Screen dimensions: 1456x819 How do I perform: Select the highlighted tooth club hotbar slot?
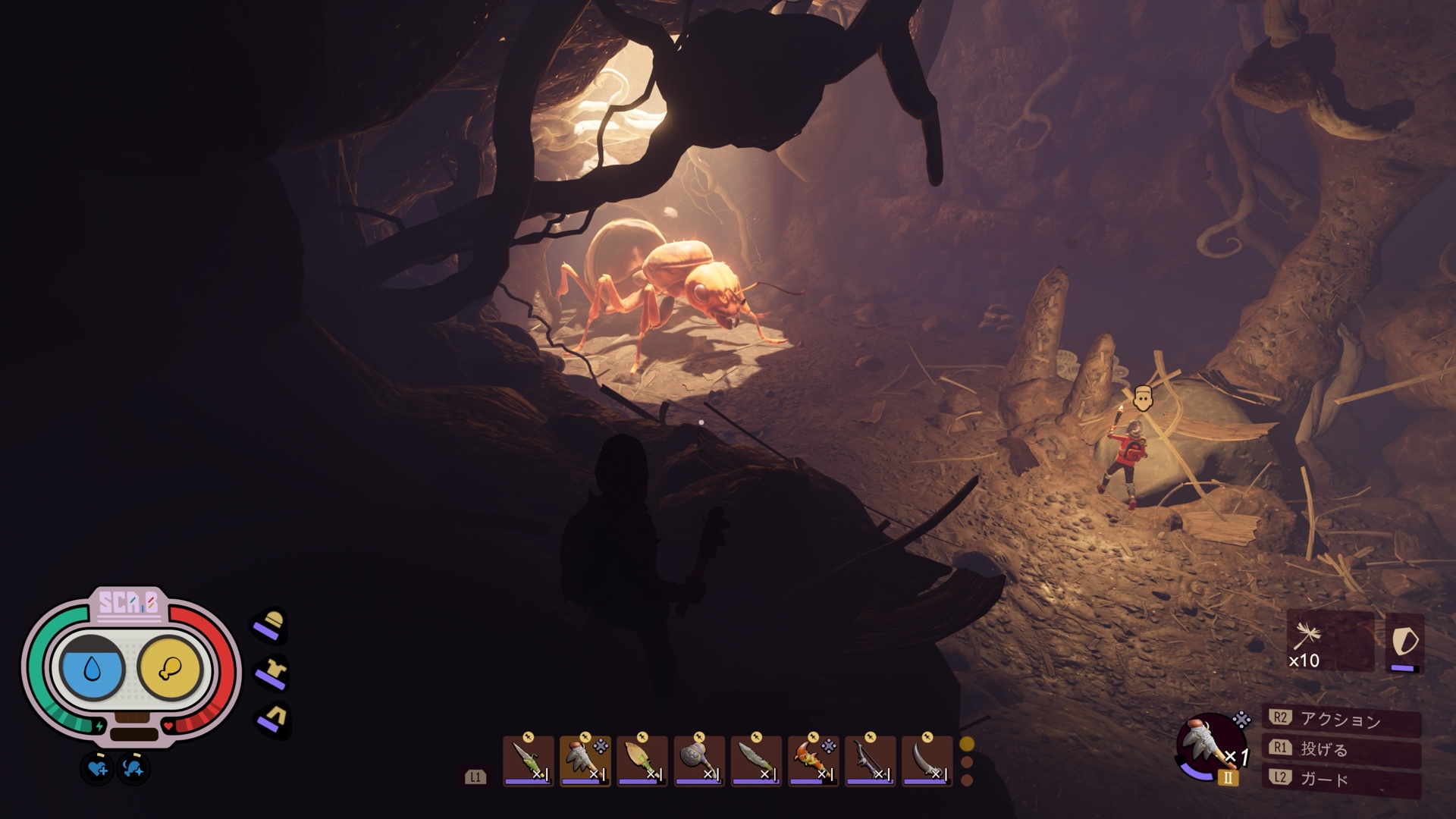pos(585,761)
